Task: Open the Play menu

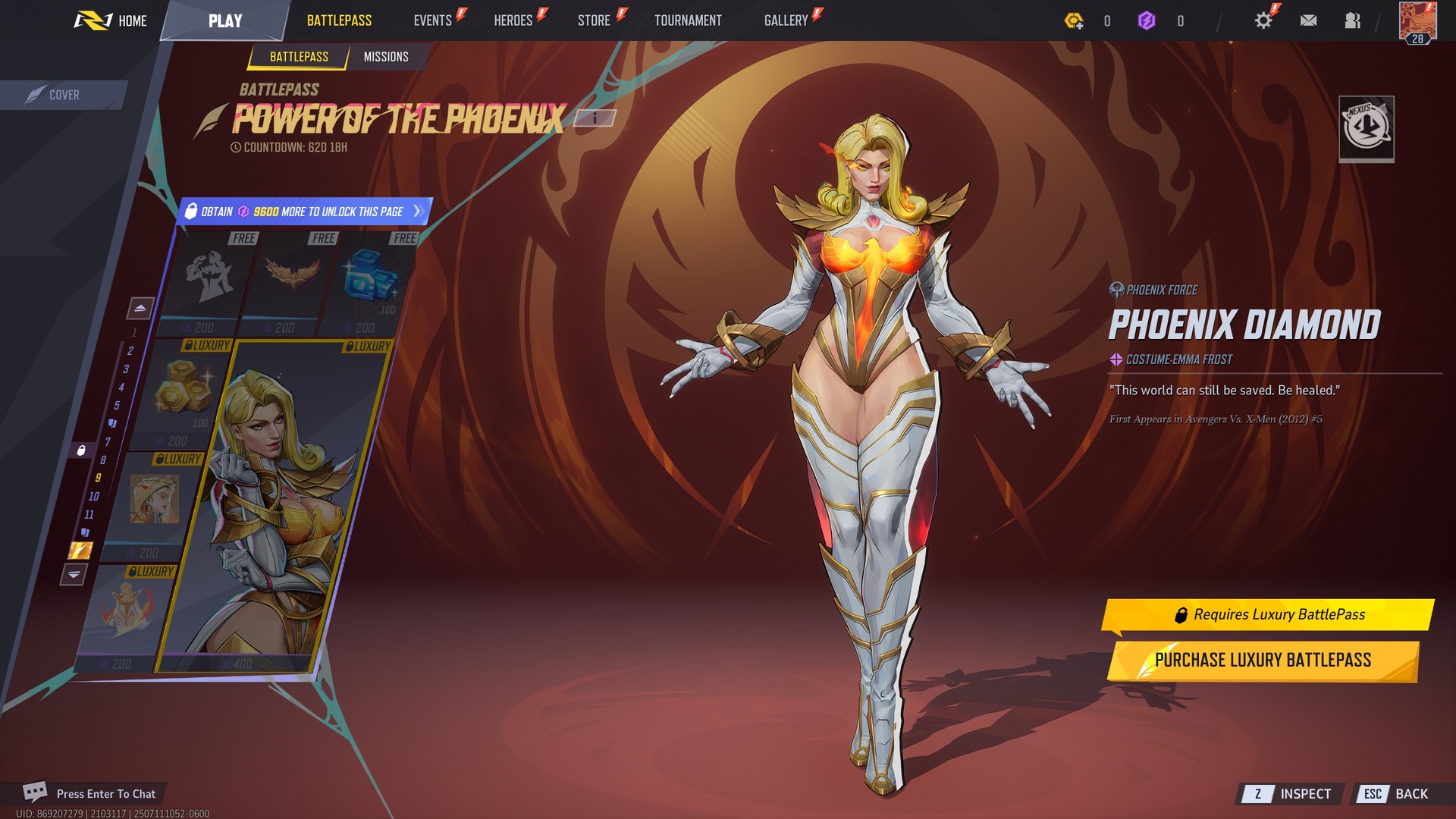Action: coord(225,20)
